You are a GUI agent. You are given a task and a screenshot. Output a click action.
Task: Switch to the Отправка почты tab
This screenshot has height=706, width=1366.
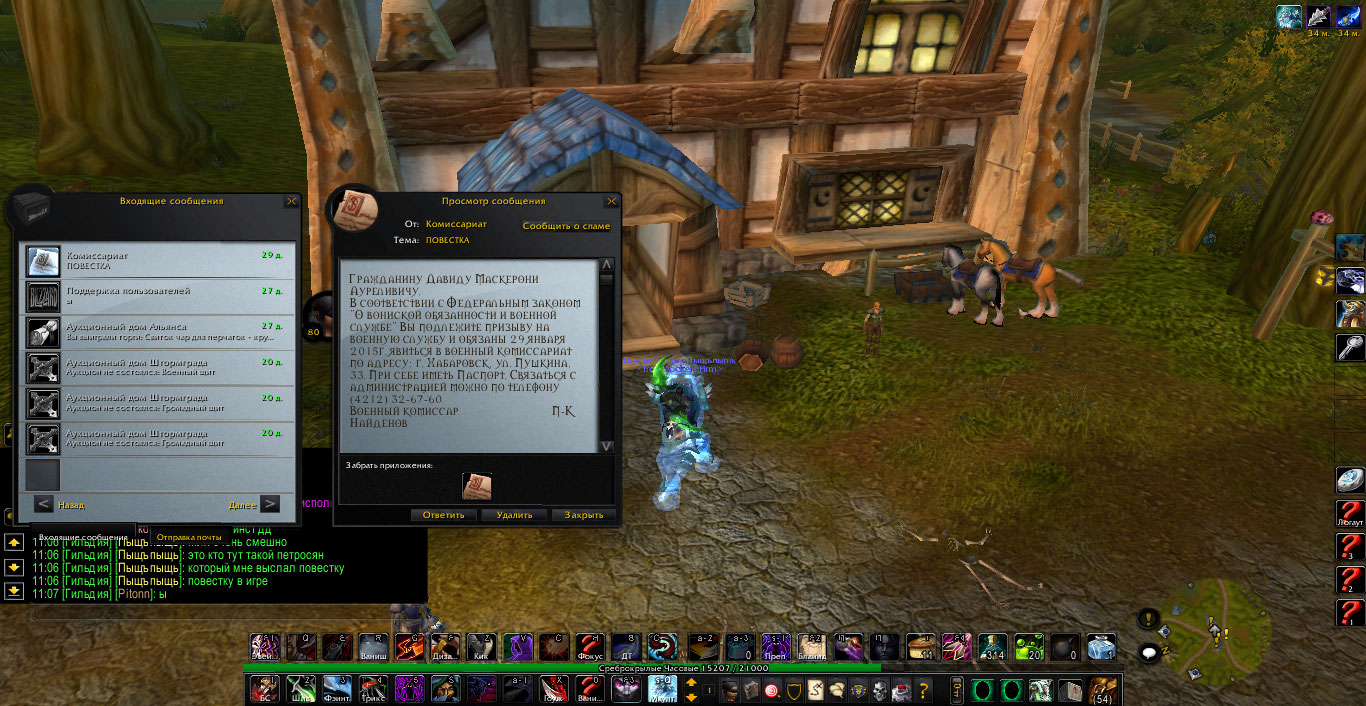pyautogui.click(x=188, y=537)
